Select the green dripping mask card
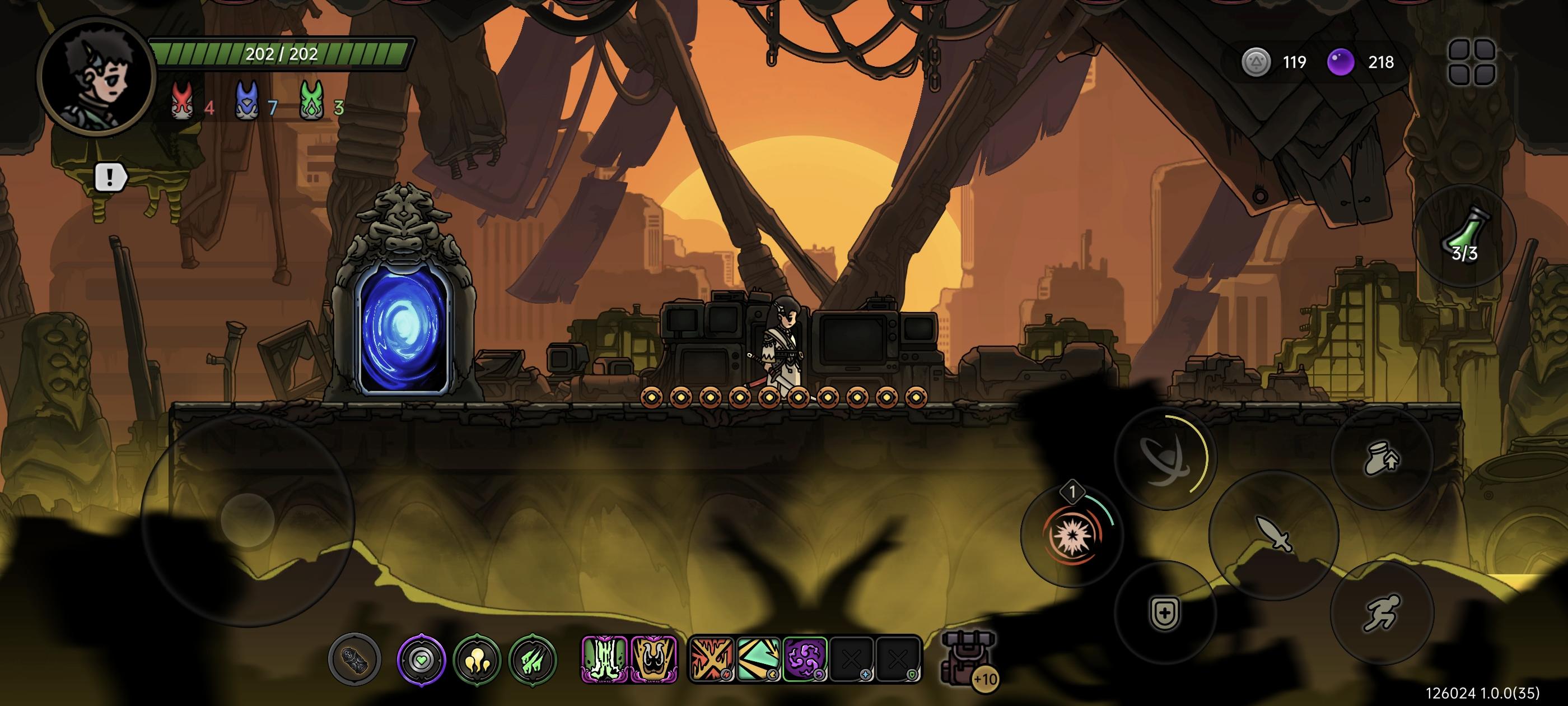Image resolution: width=1568 pixels, height=706 pixels. 604,659
